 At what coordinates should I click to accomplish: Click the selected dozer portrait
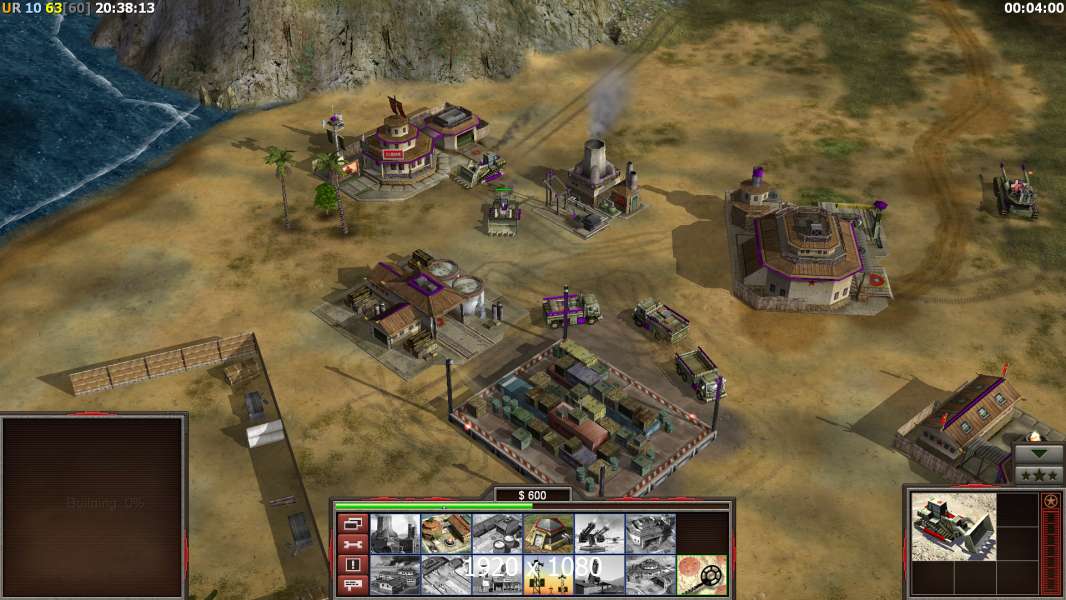[x=953, y=526]
